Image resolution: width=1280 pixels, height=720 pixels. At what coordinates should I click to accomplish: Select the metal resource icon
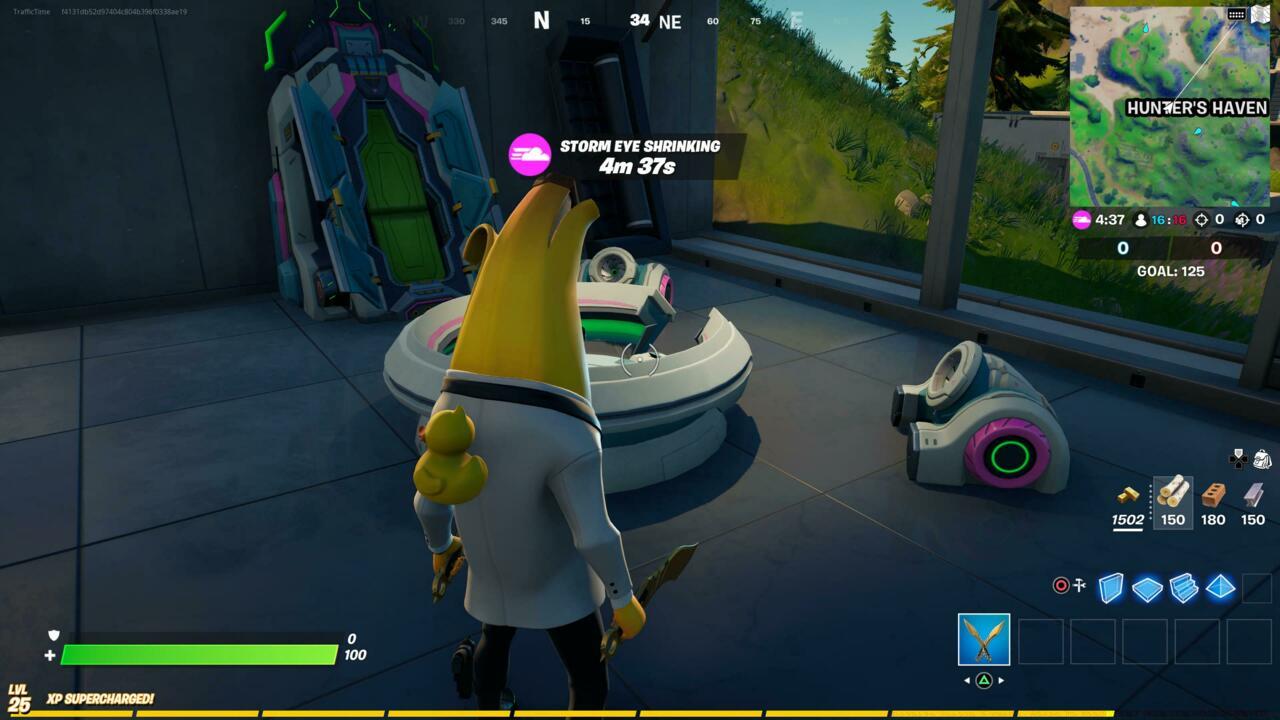point(1251,498)
